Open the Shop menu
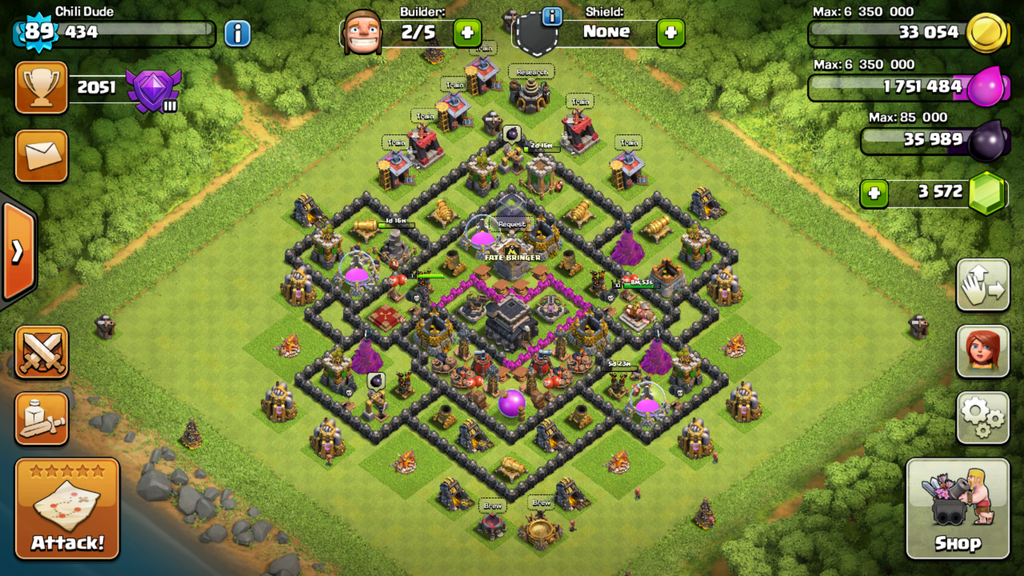The image size is (1024, 576). coord(957,508)
